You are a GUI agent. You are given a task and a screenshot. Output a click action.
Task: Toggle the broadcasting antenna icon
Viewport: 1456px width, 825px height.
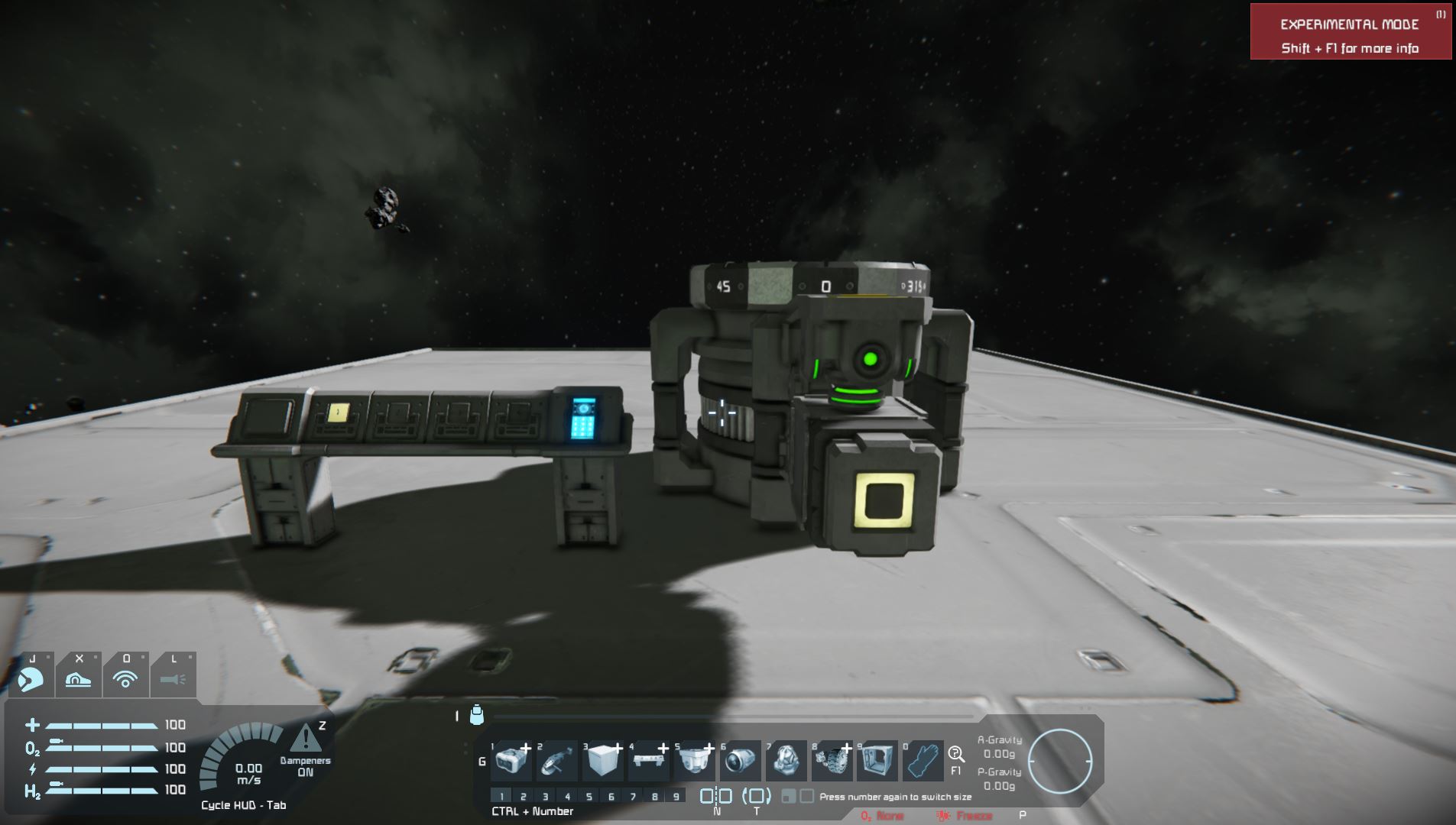point(125,678)
